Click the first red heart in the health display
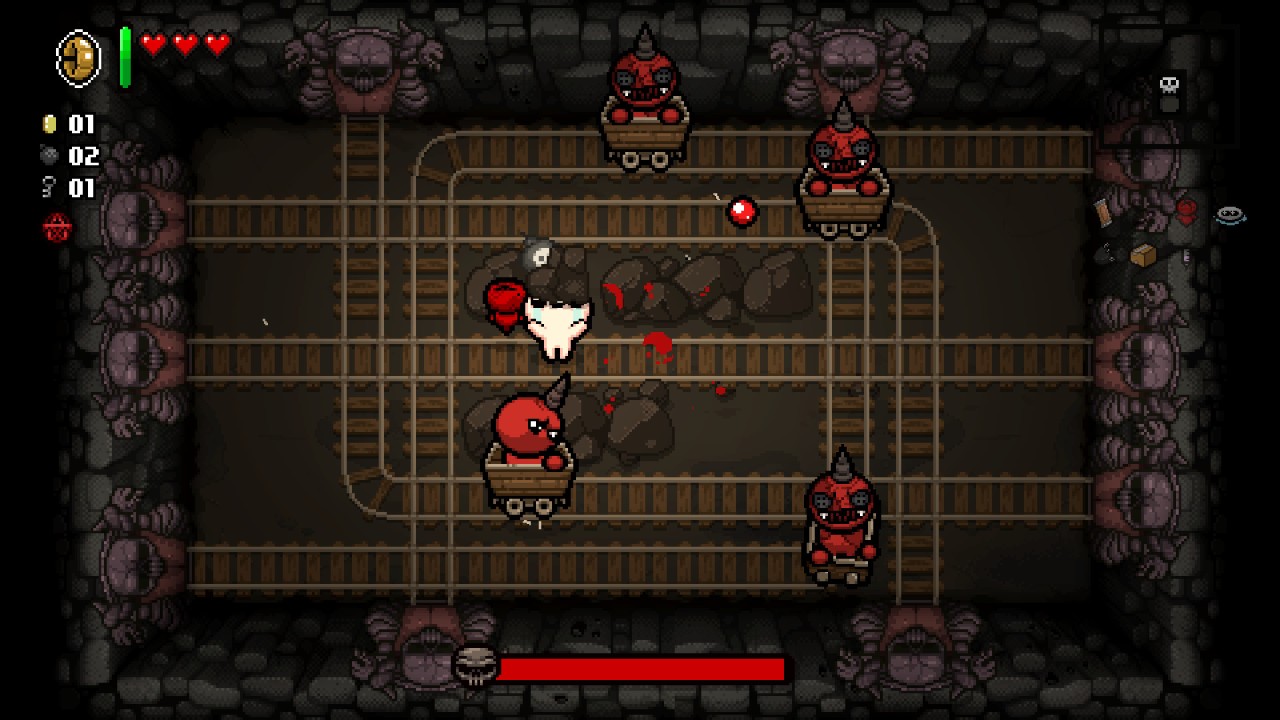 [x=151, y=44]
